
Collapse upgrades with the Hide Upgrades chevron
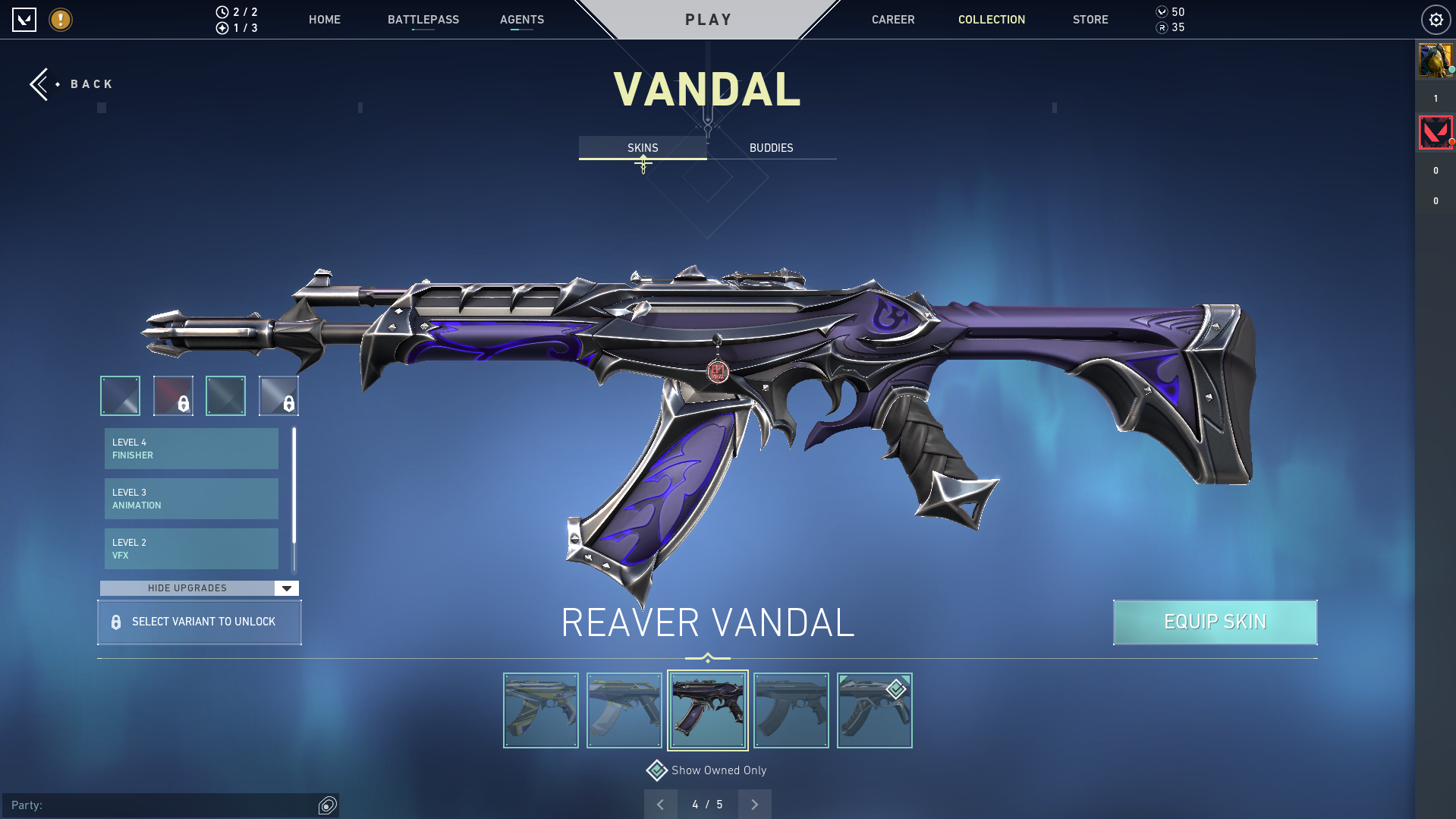point(286,587)
